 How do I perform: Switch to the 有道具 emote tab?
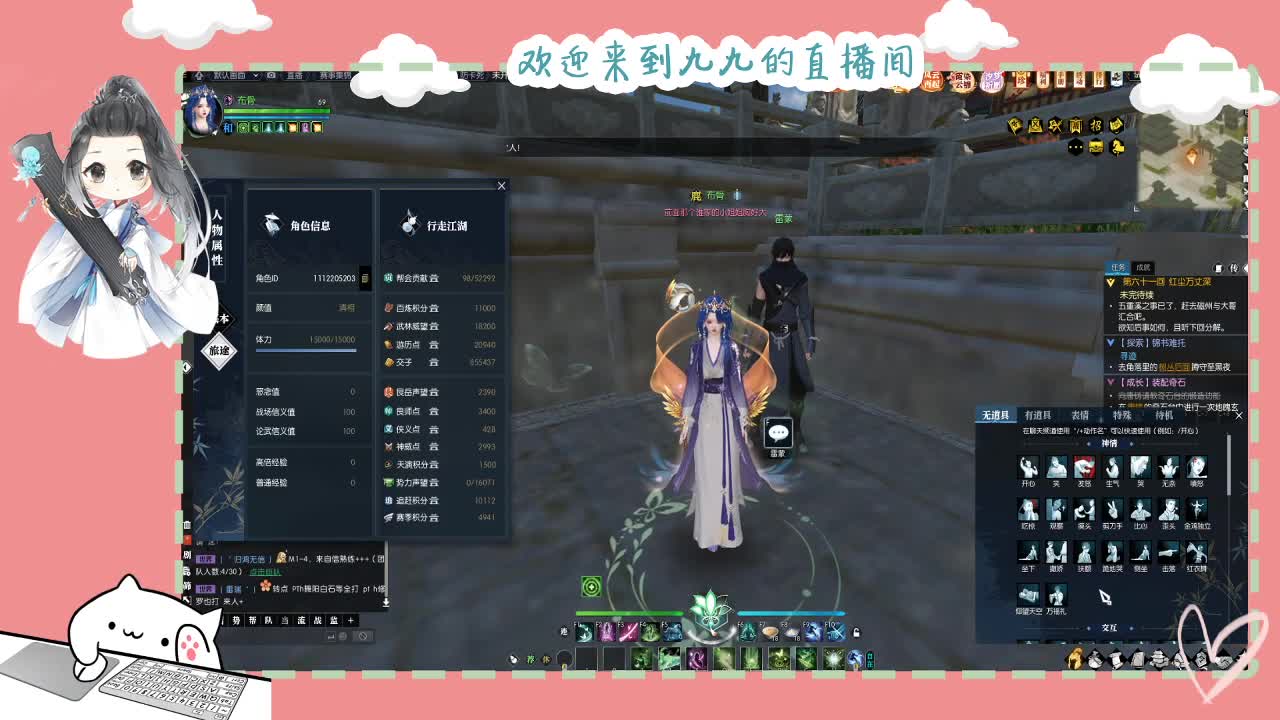(x=1038, y=415)
